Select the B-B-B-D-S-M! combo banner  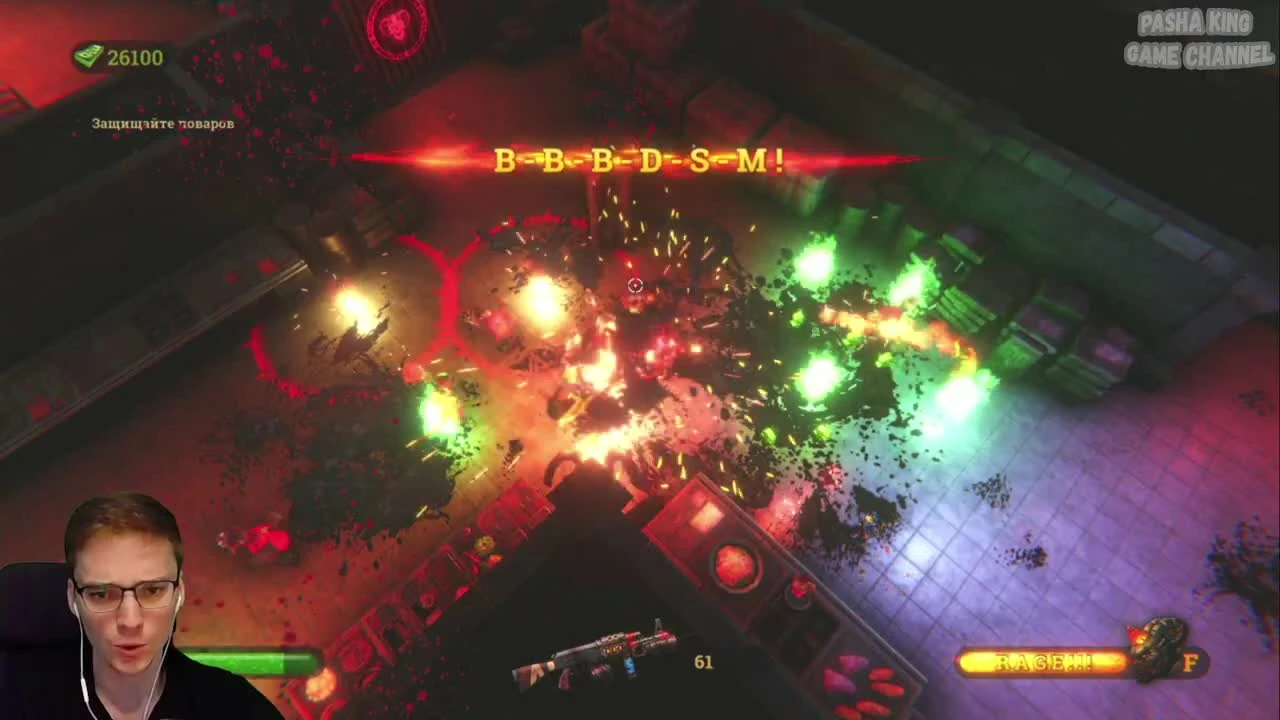[x=638, y=159]
